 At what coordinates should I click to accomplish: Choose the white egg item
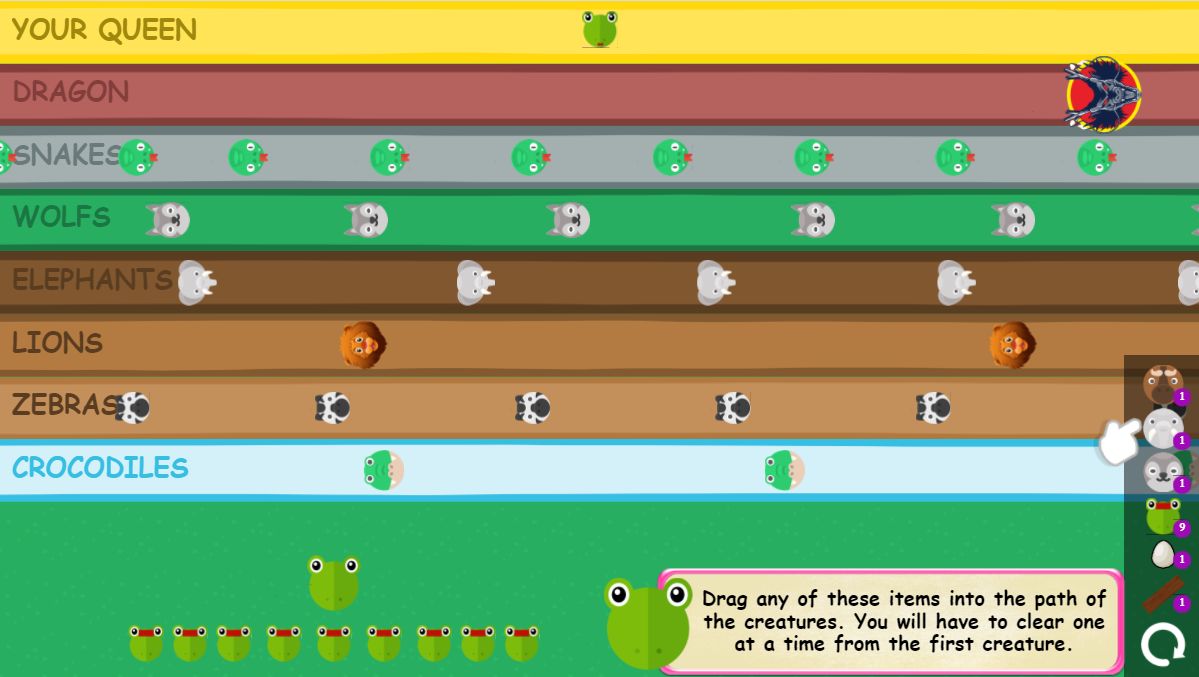[1162, 554]
